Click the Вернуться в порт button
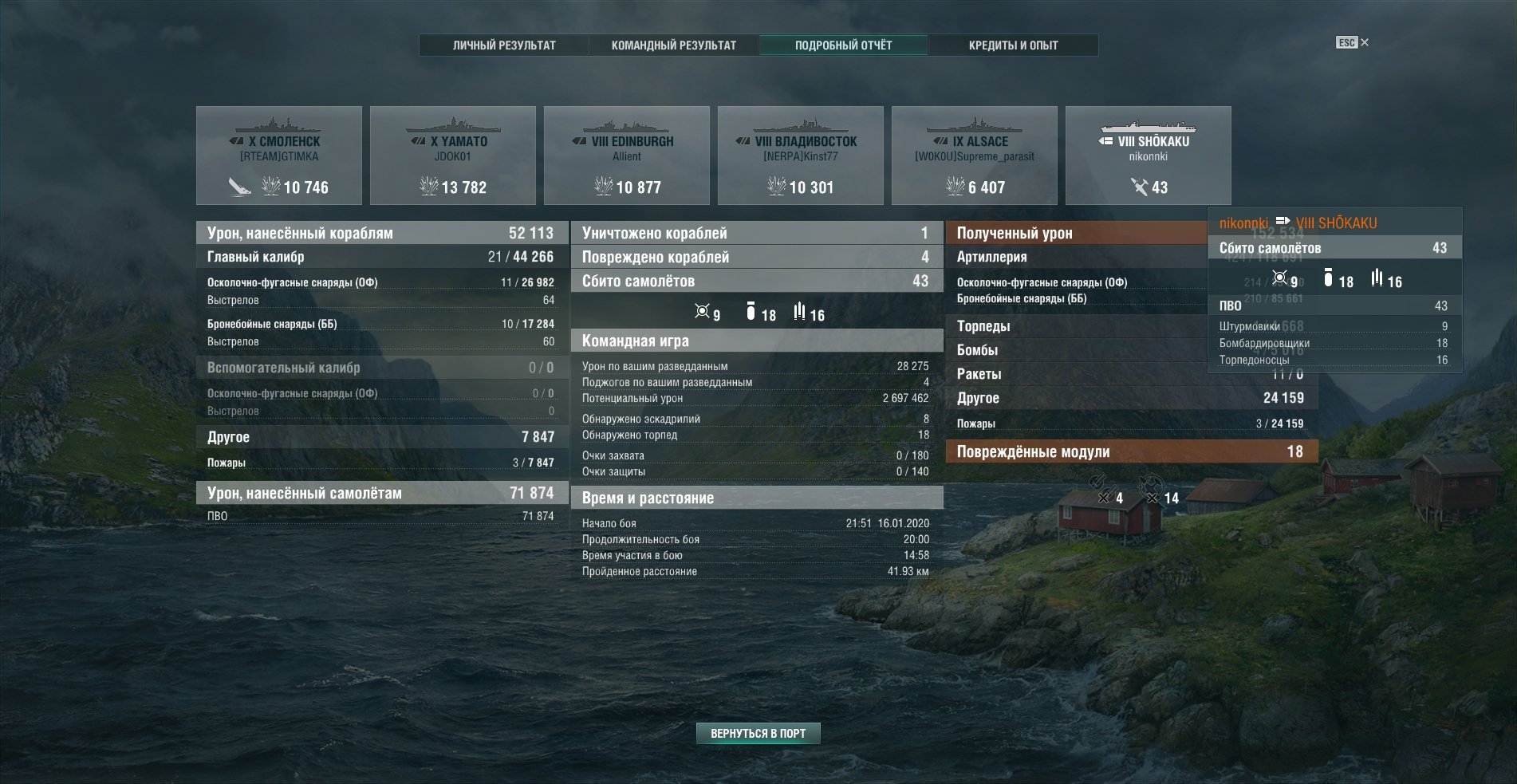The width and height of the screenshot is (1517, 784). (x=758, y=733)
